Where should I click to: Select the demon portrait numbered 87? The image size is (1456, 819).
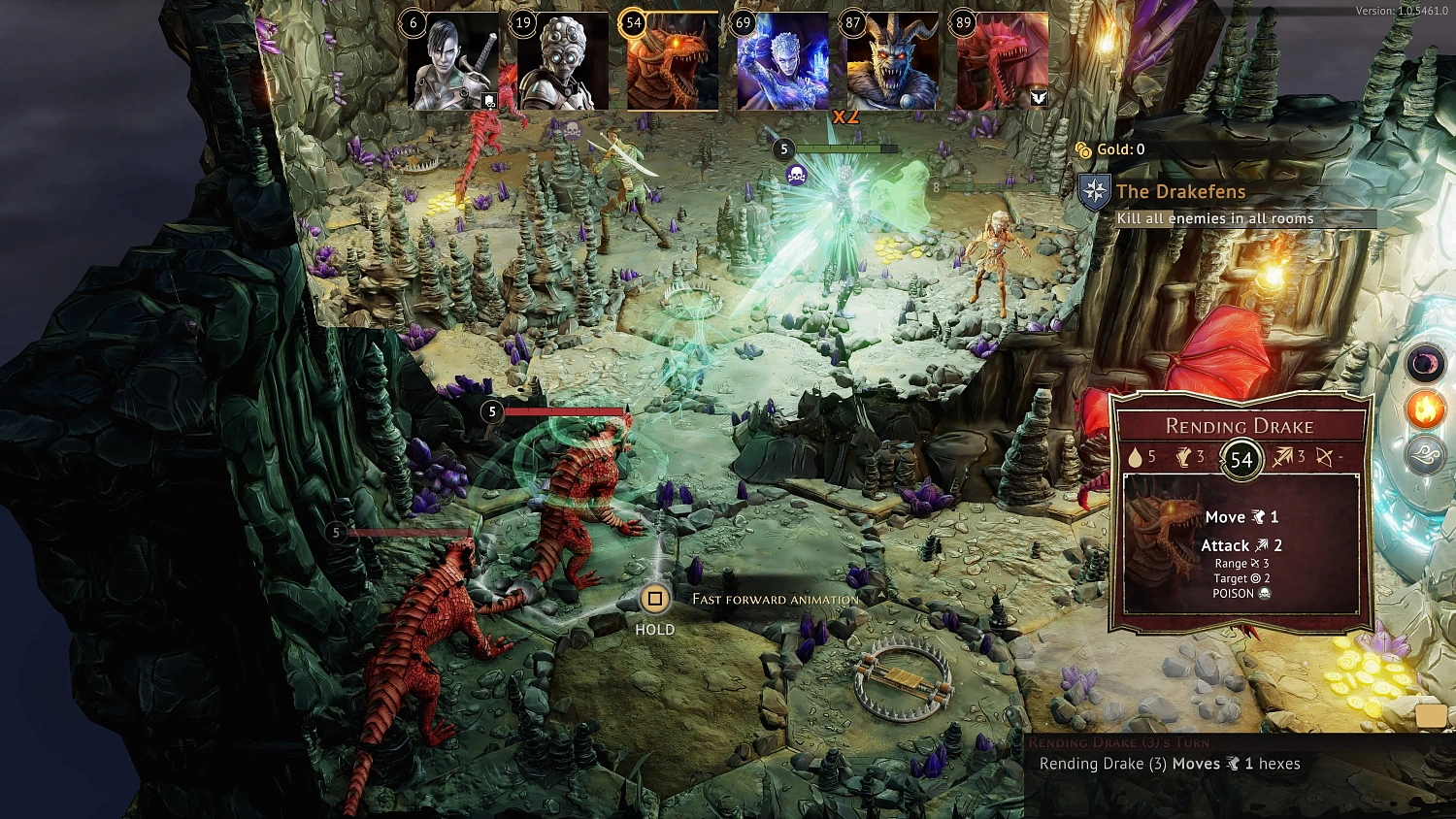click(x=893, y=61)
